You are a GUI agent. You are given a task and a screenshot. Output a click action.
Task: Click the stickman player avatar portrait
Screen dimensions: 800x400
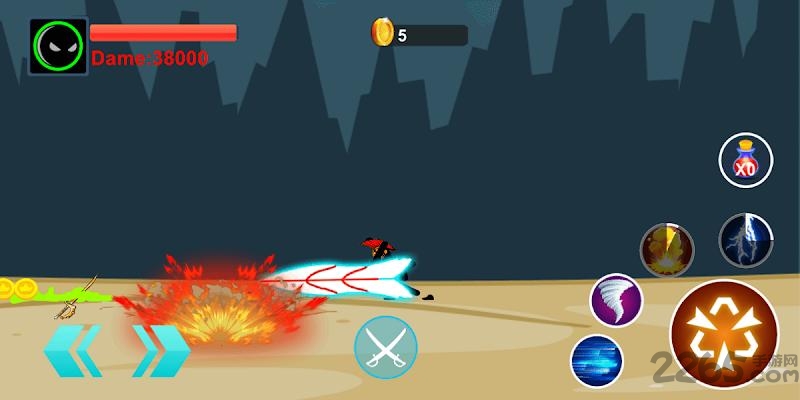point(58,46)
